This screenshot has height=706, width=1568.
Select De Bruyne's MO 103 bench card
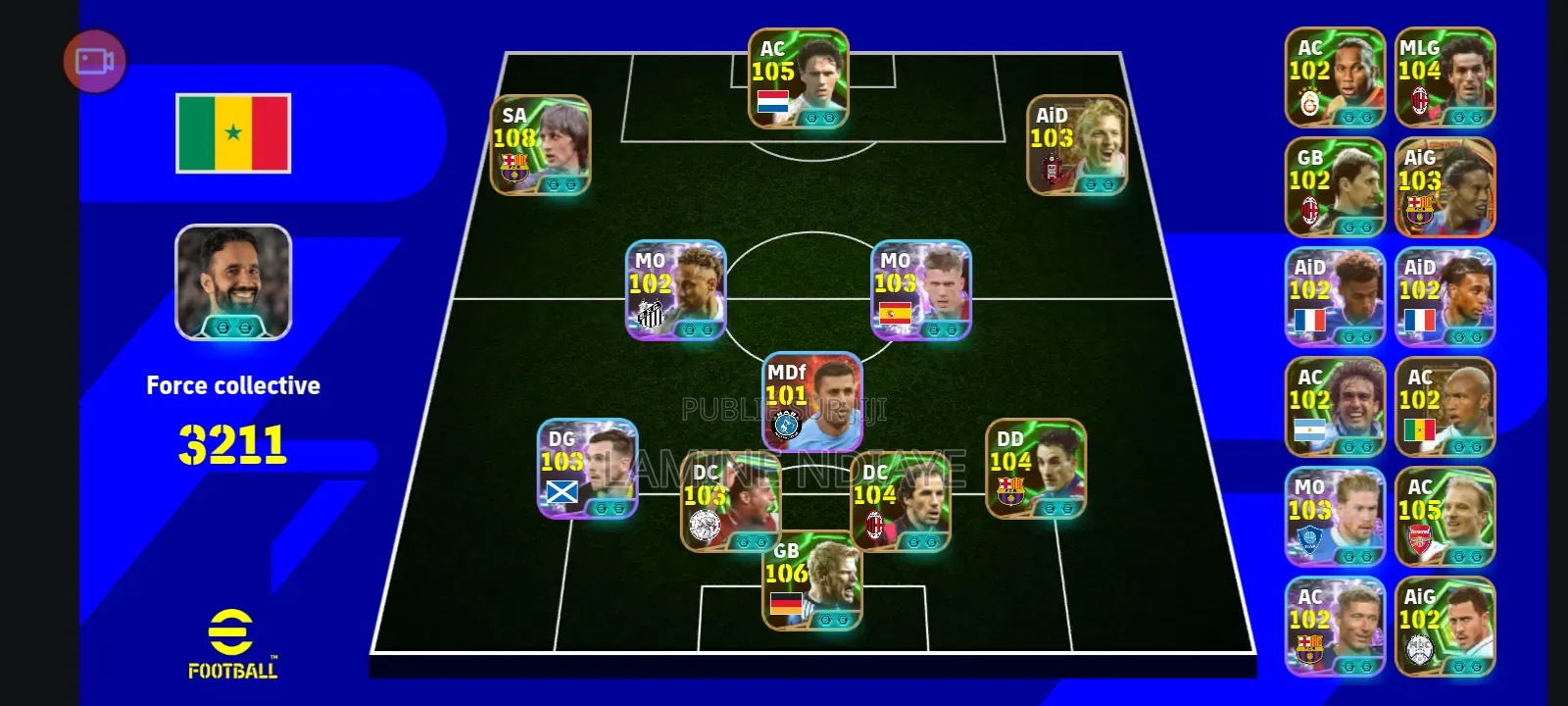click(1336, 515)
